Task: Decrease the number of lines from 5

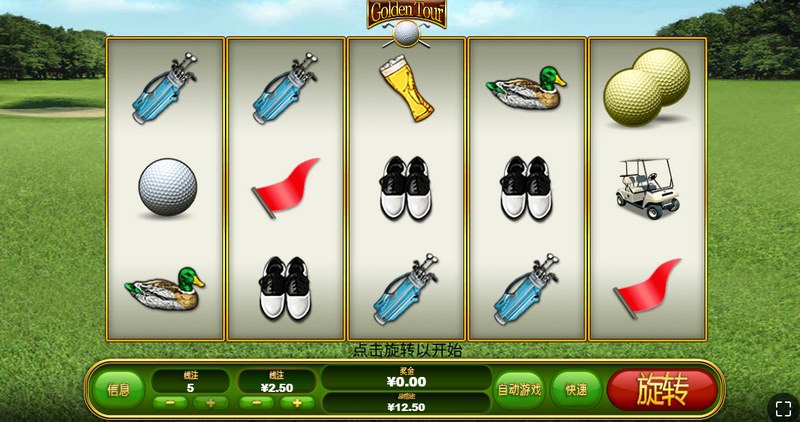Action: pyautogui.click(x=169, y=403)
